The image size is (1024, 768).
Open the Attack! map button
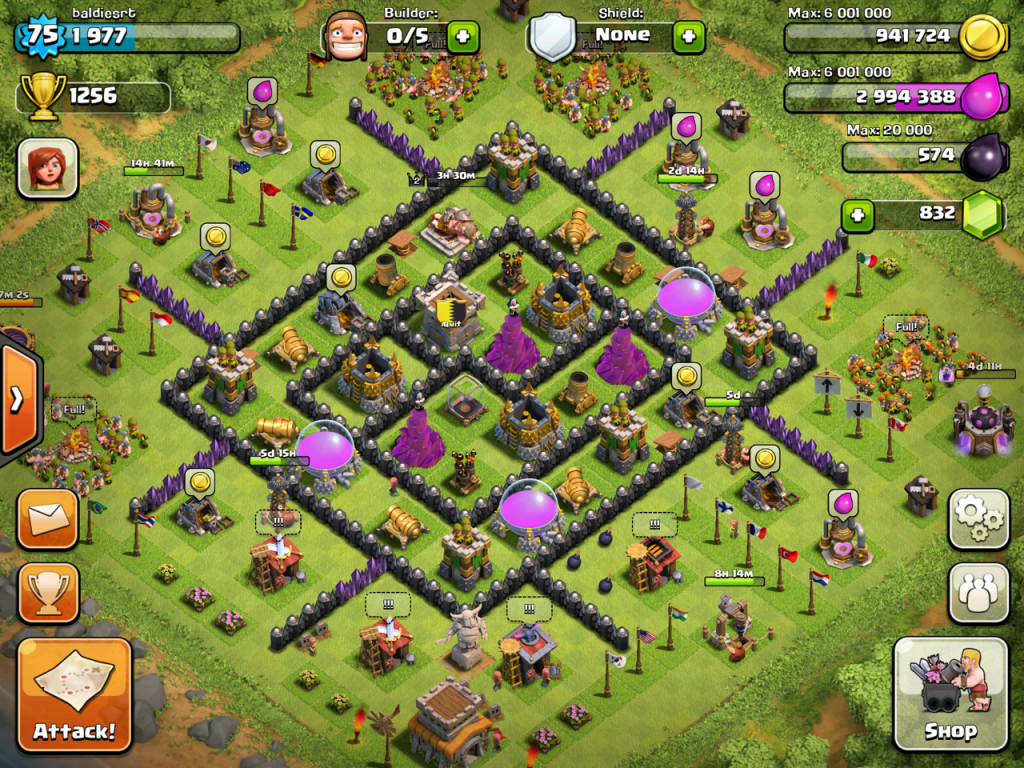point(74,695)
